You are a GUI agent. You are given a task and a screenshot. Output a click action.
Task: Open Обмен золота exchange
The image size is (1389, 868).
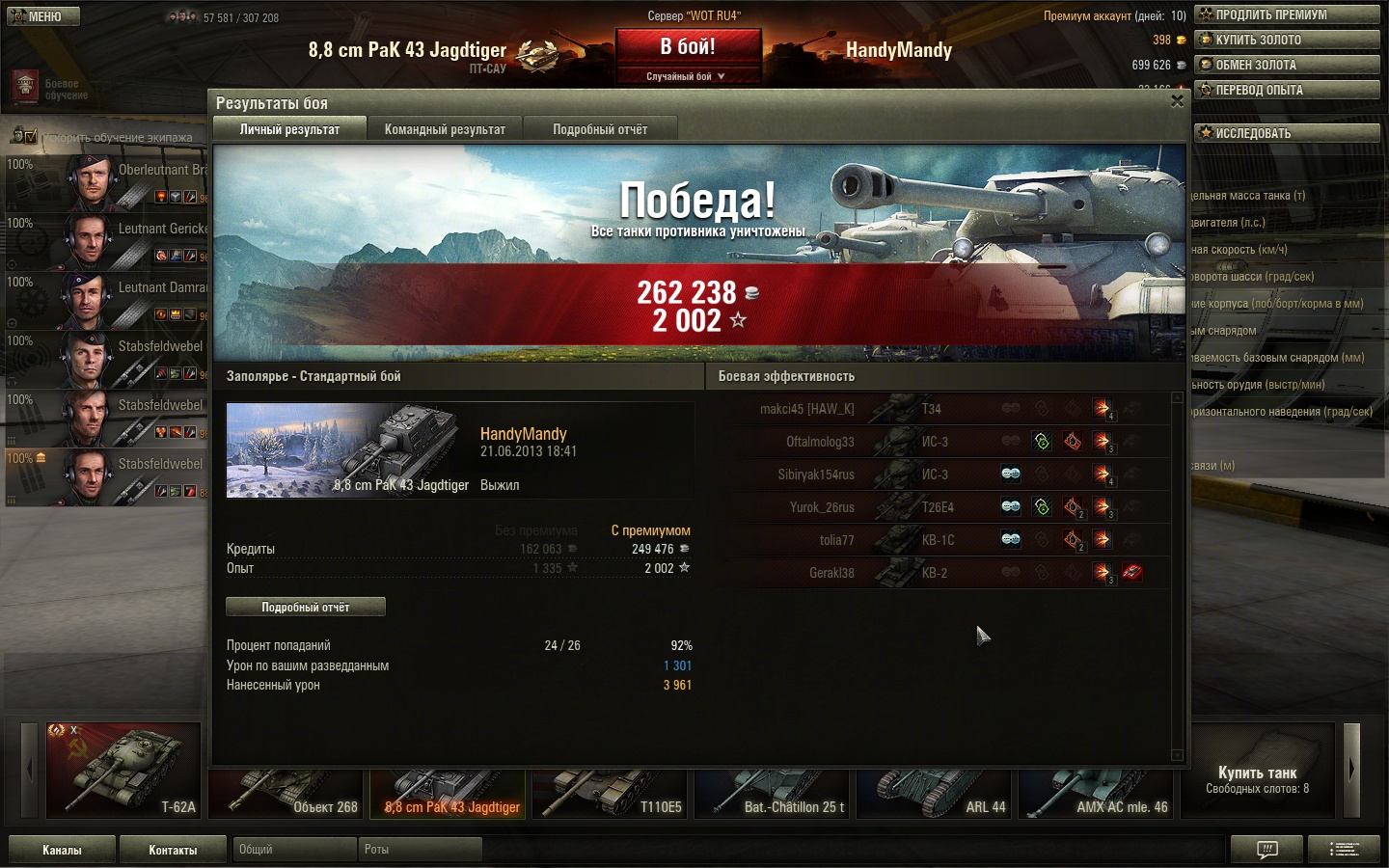click(1287, 65)
